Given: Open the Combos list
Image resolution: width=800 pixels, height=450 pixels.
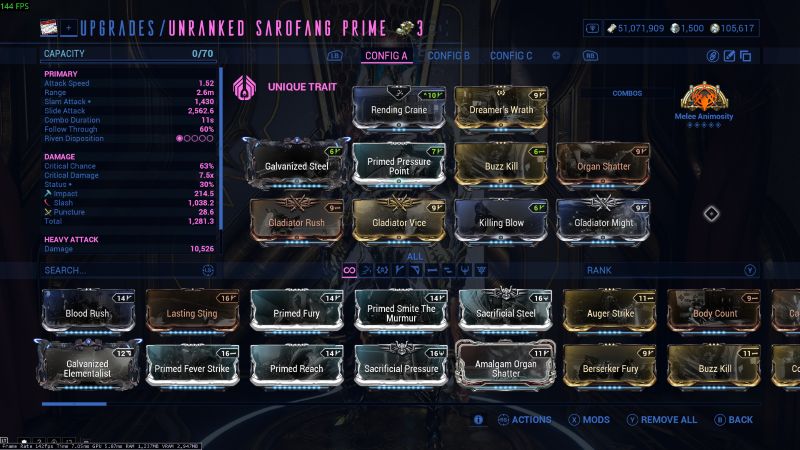Looking at the screenshot, I should pyautogui.click(x=627, y=93).
